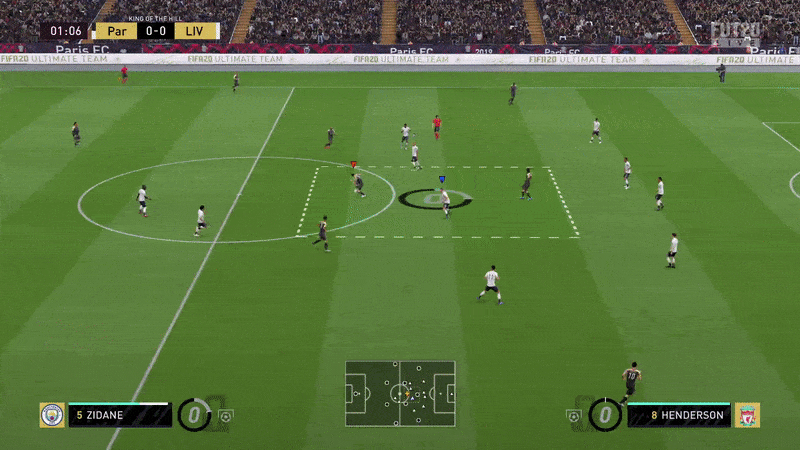
Task: Choose the Henderson player name plate
Action: (x=680, y=415)
